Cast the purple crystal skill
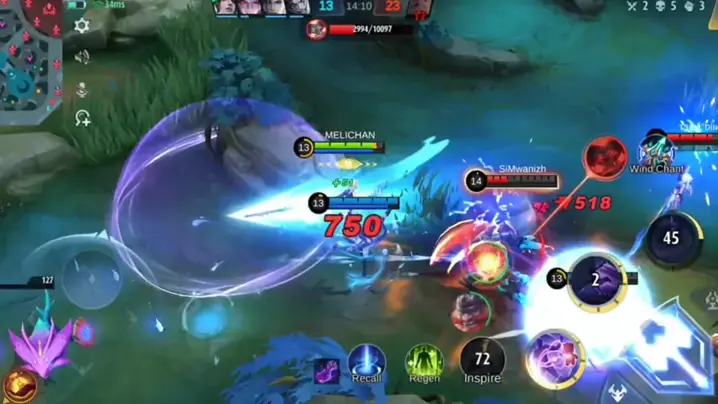Viewport: 718px width, 404px height. coord(555,358)
